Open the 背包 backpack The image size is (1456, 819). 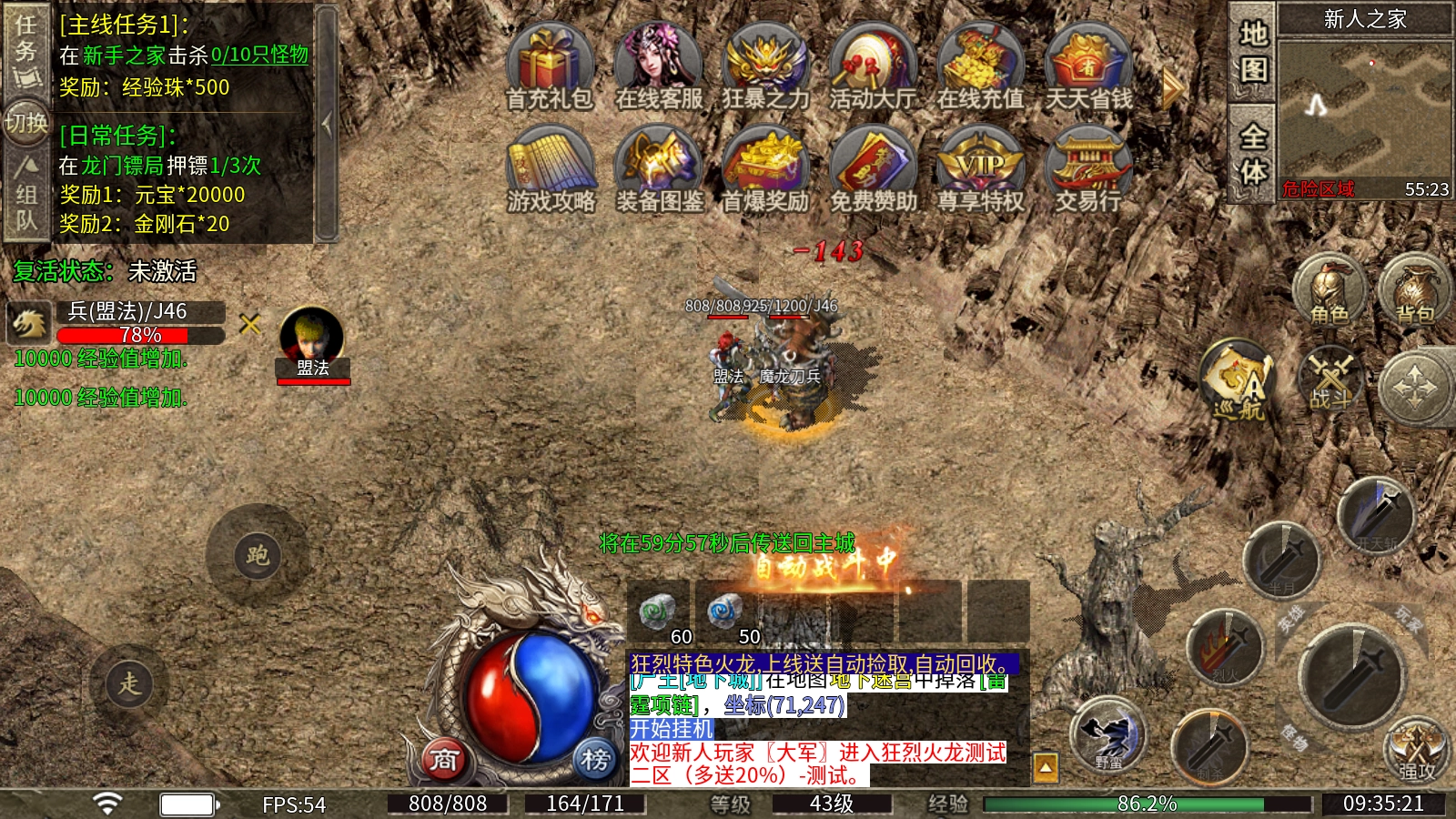pos(1415,290)
